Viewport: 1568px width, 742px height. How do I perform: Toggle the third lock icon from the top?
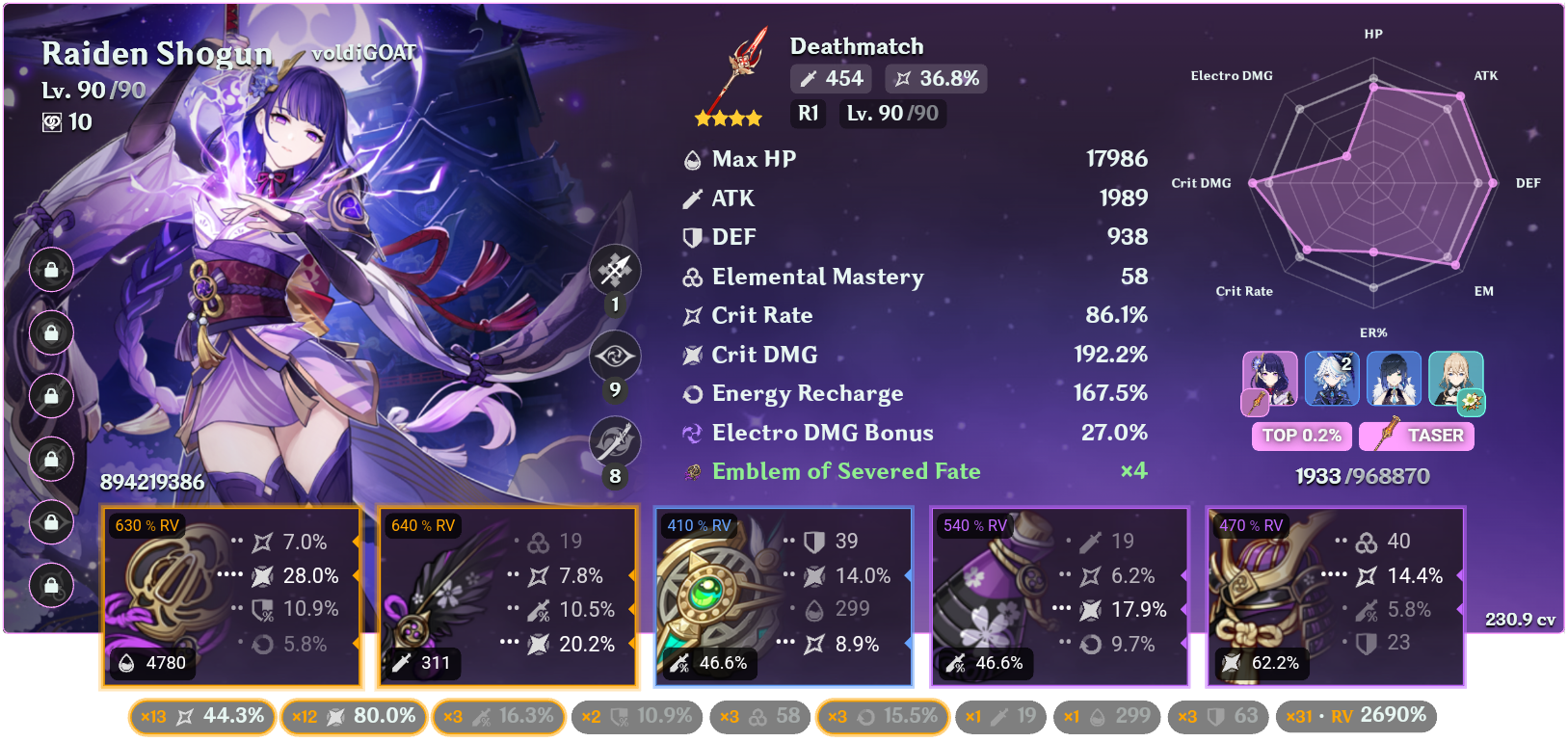coord(51,397)
